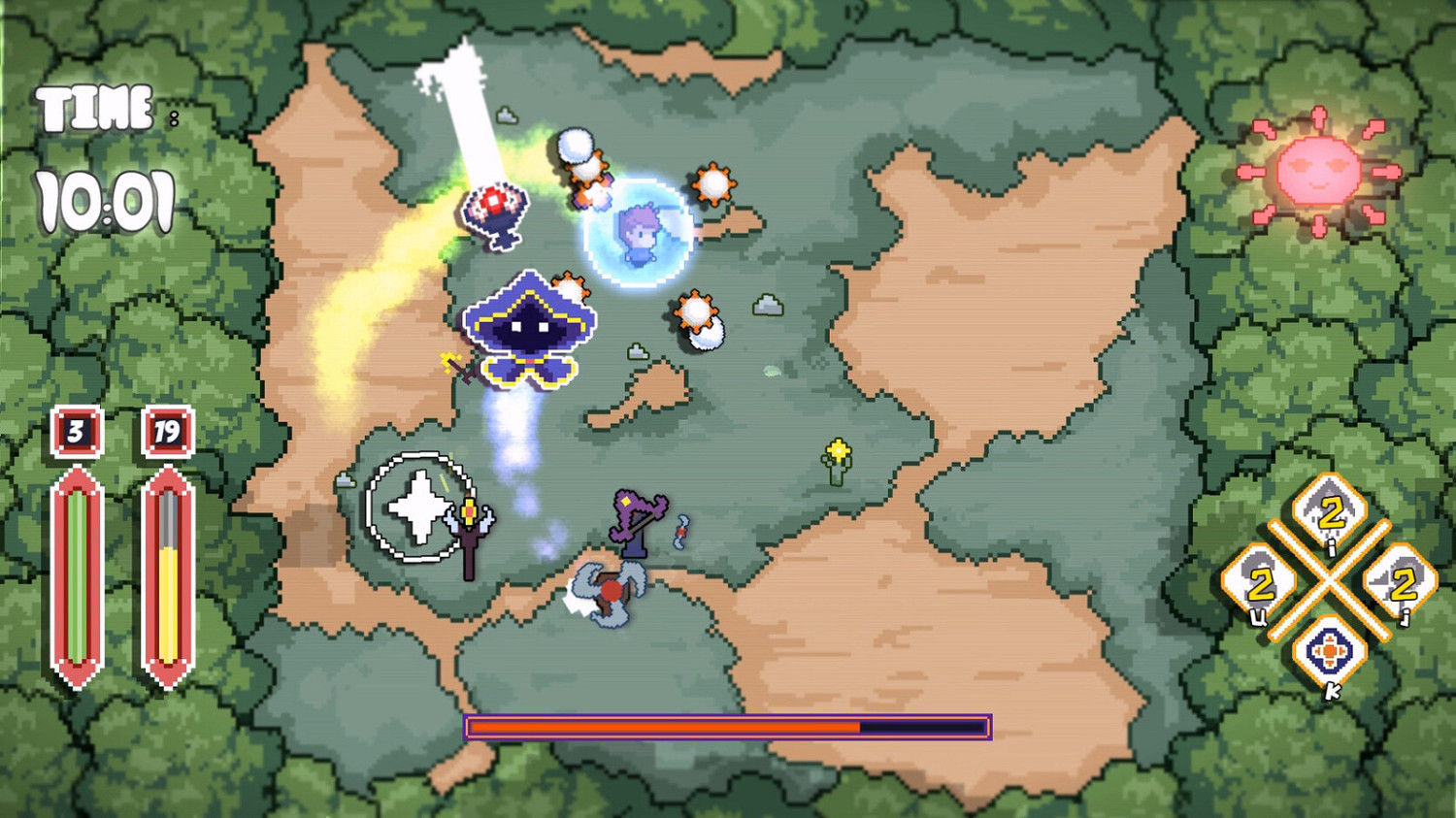Viewport: 1456px width, 818px height.
Task: Activate the right skill icon bound to j
Action: click(1398, 582)
